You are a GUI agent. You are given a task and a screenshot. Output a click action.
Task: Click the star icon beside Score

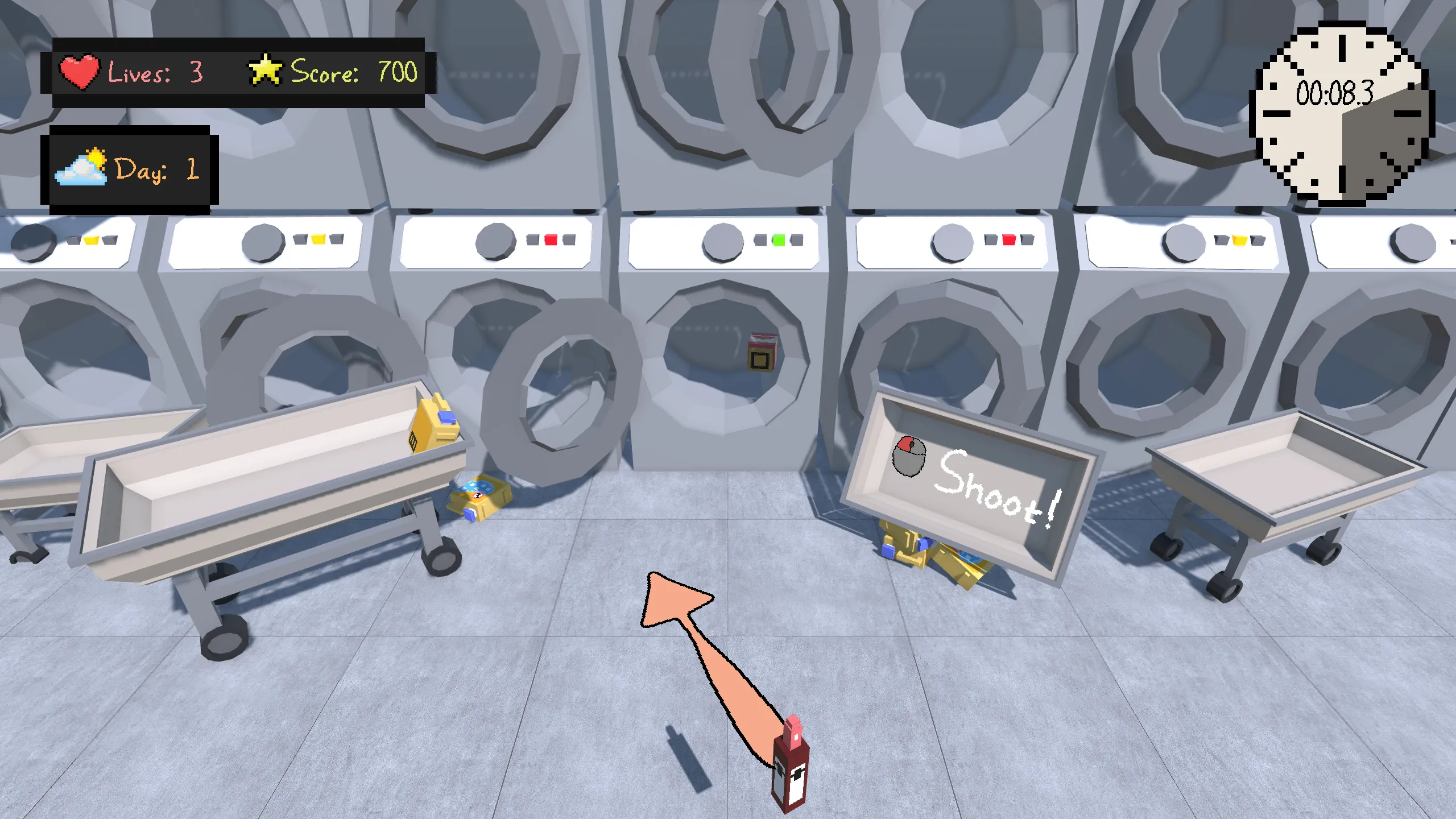[265, 69]
